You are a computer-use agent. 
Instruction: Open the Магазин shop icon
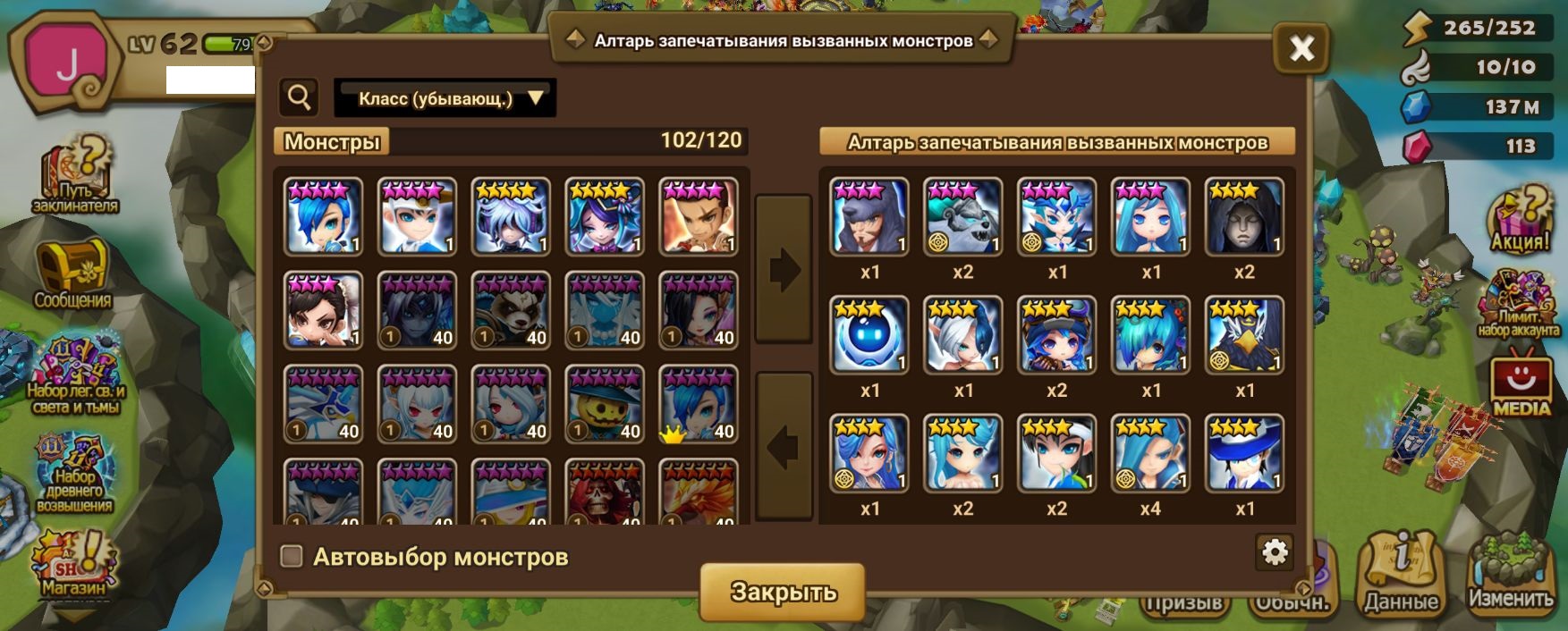[x=73, y=565]
